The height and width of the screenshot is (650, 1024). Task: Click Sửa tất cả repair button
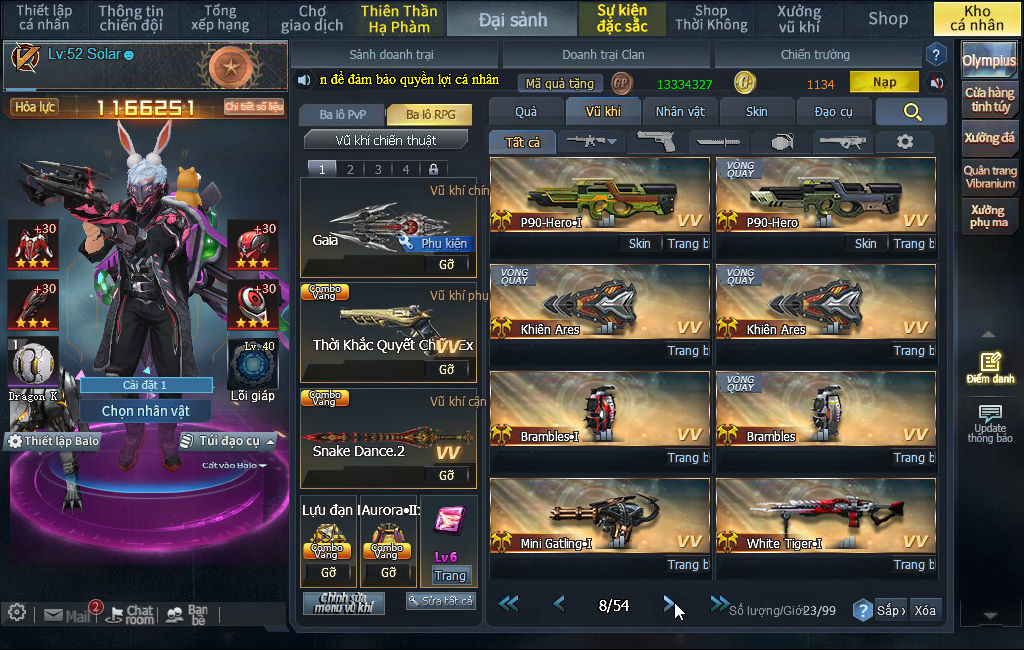coord(440,601)
